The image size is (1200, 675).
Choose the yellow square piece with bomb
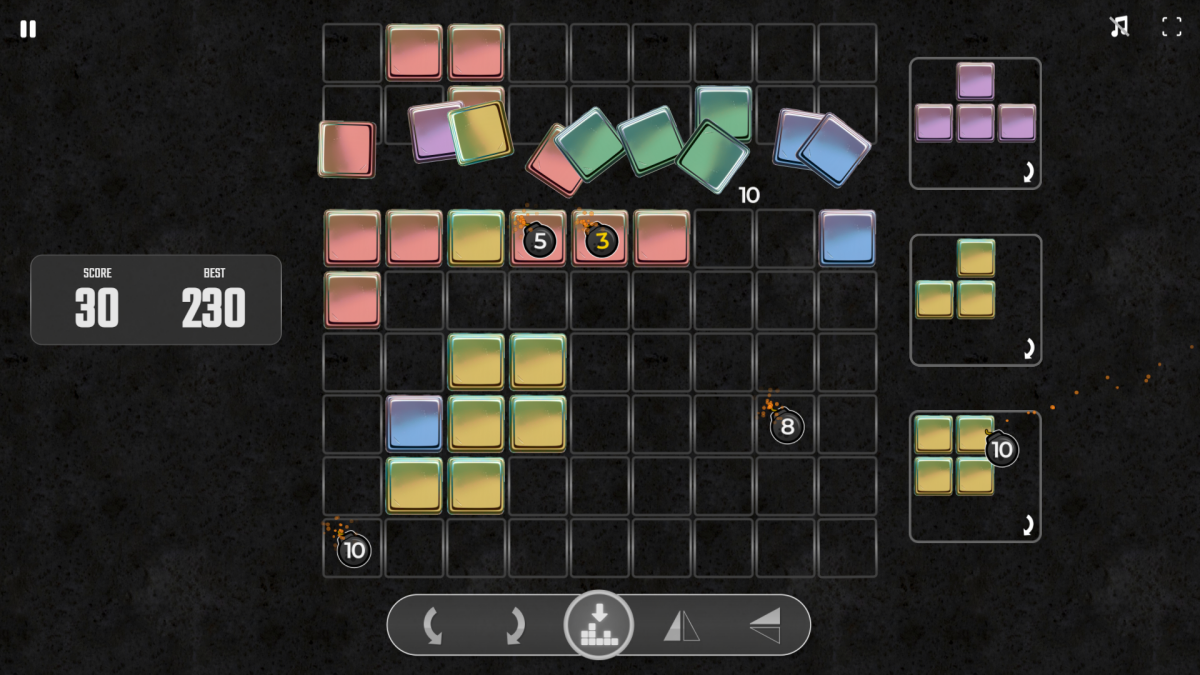pos(955,456)
